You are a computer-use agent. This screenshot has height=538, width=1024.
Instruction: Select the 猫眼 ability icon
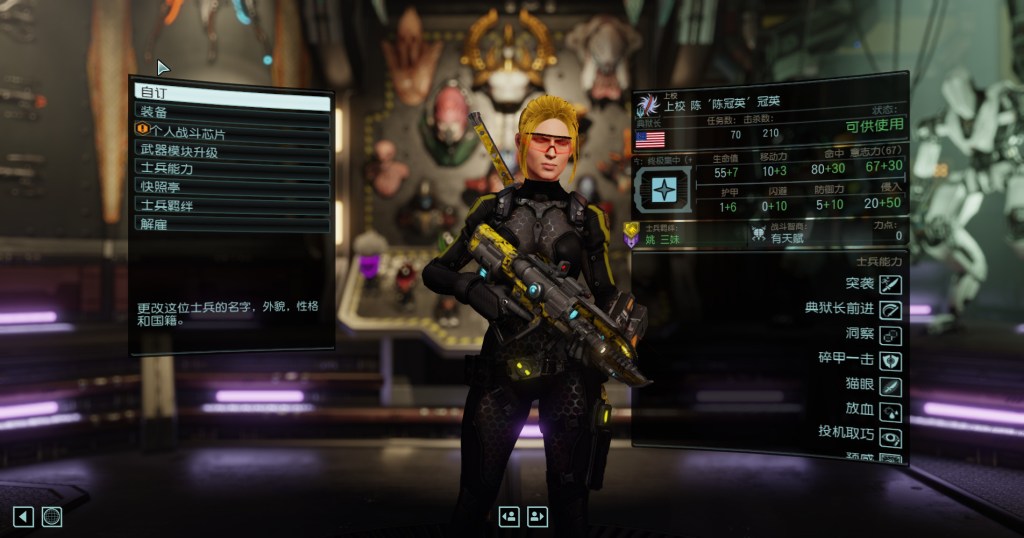pos(890,386)
